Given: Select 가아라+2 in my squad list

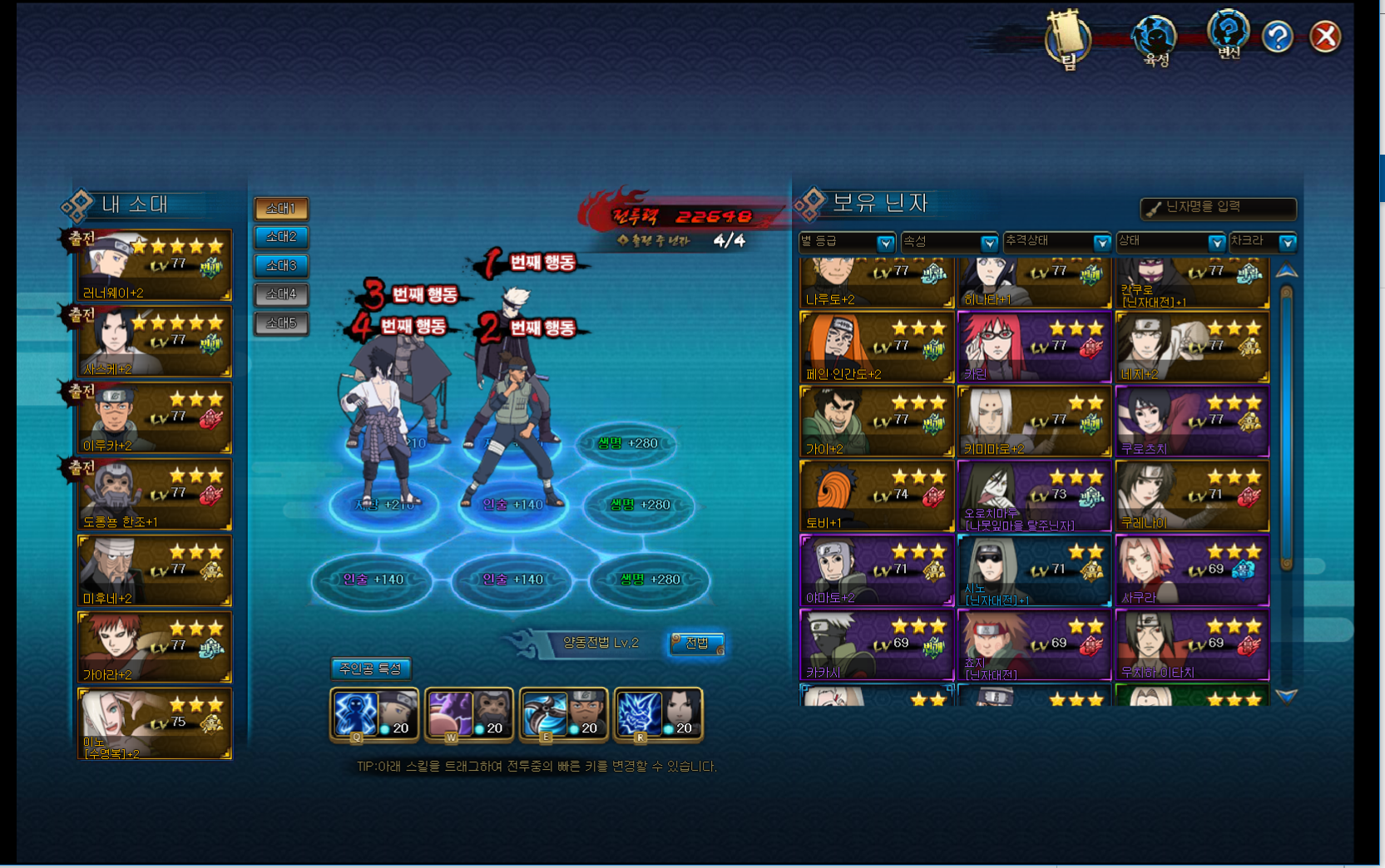Looking at the screenshot, I should pyautogui.click(x=155, y=647).
